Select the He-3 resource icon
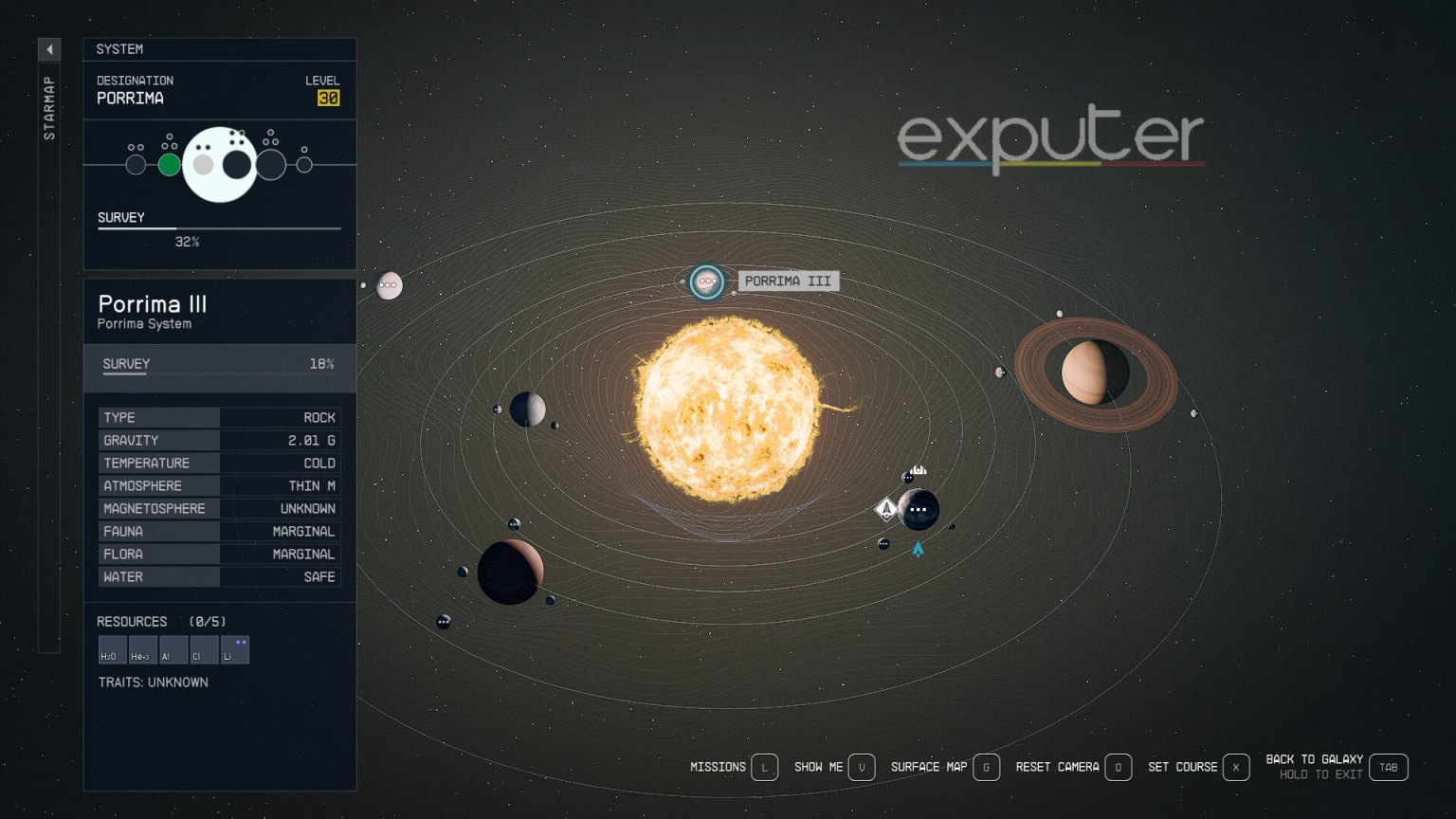Image resolution: width=1456 pixels, height=819 pixels. click(142, 649)
